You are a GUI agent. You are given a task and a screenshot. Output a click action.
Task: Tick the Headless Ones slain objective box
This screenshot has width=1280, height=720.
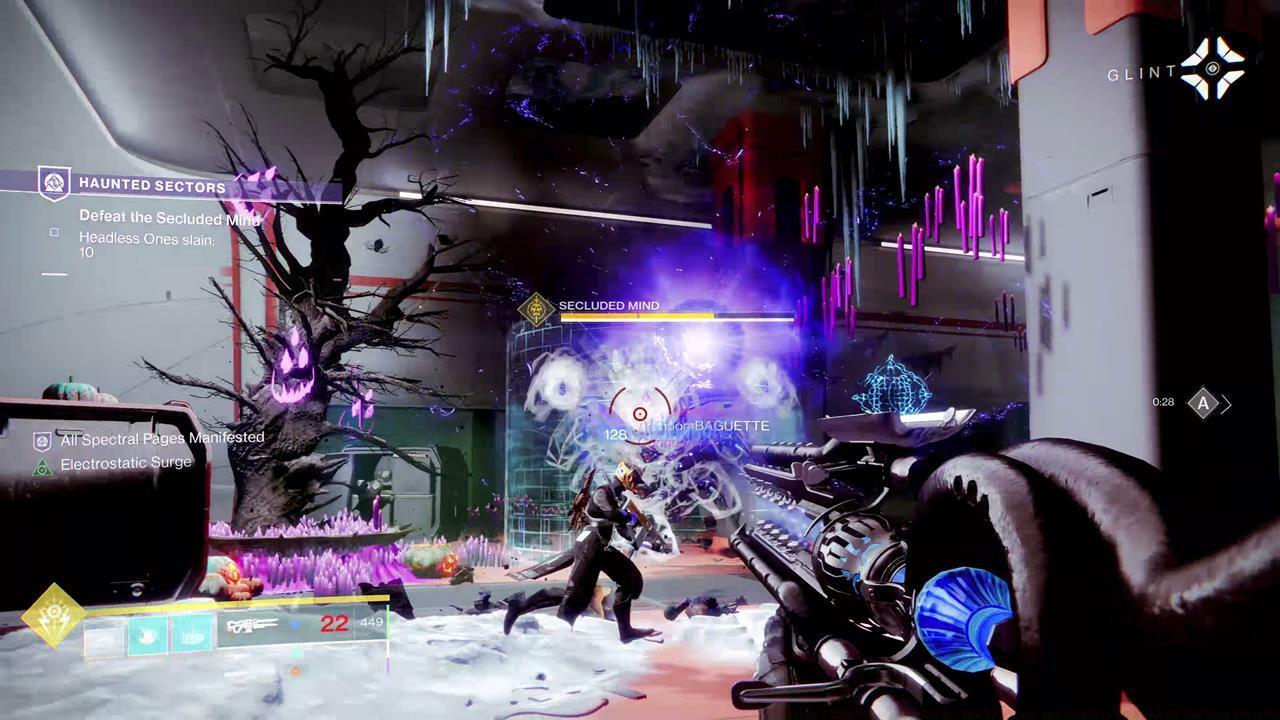pyautogui.click(x=55, y=232)
